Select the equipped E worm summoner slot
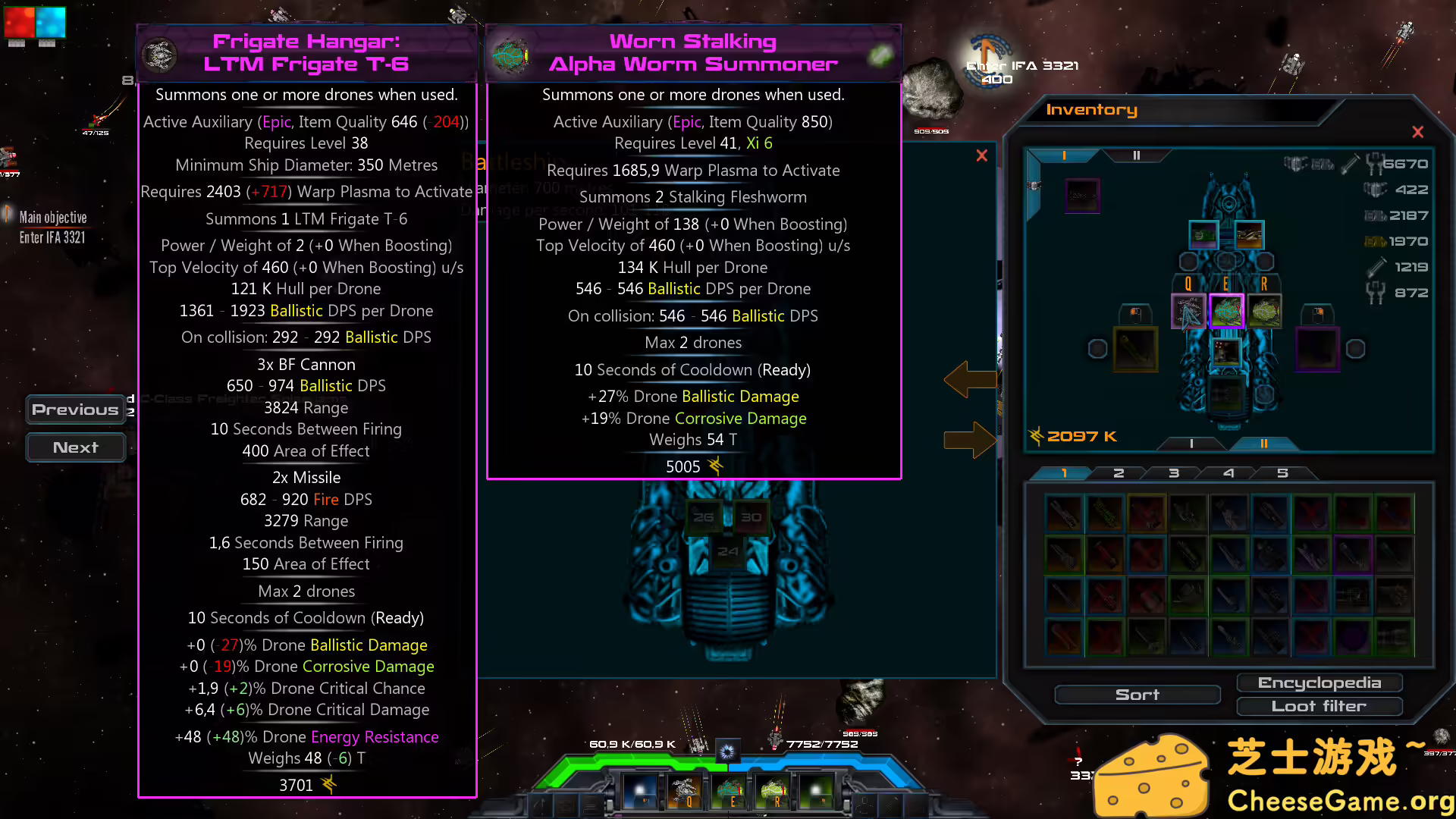The width and height of the screenshot is (1456, 819). click(x=1226, y=312)
